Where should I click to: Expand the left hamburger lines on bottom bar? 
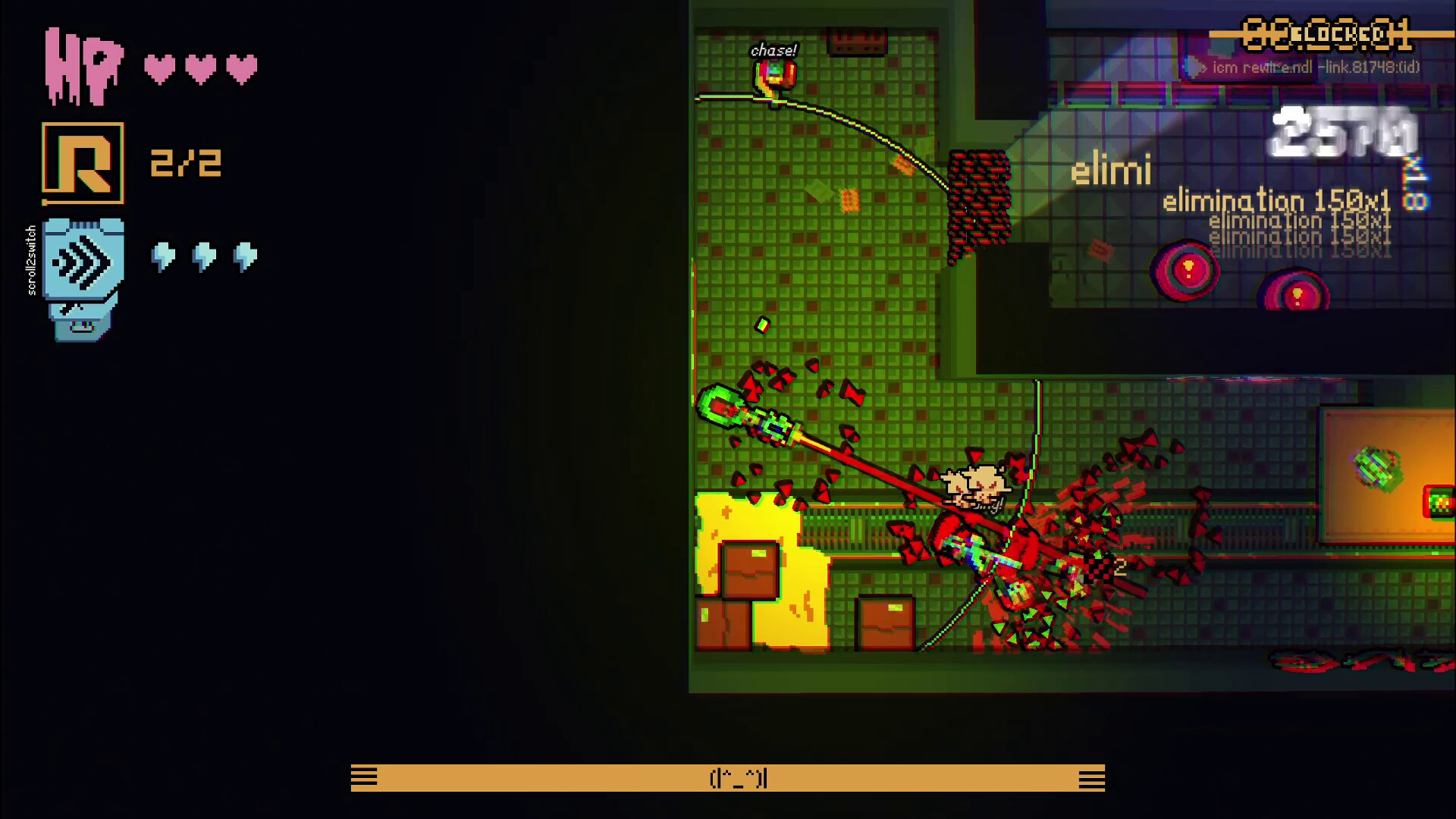[x=364, y=778]
